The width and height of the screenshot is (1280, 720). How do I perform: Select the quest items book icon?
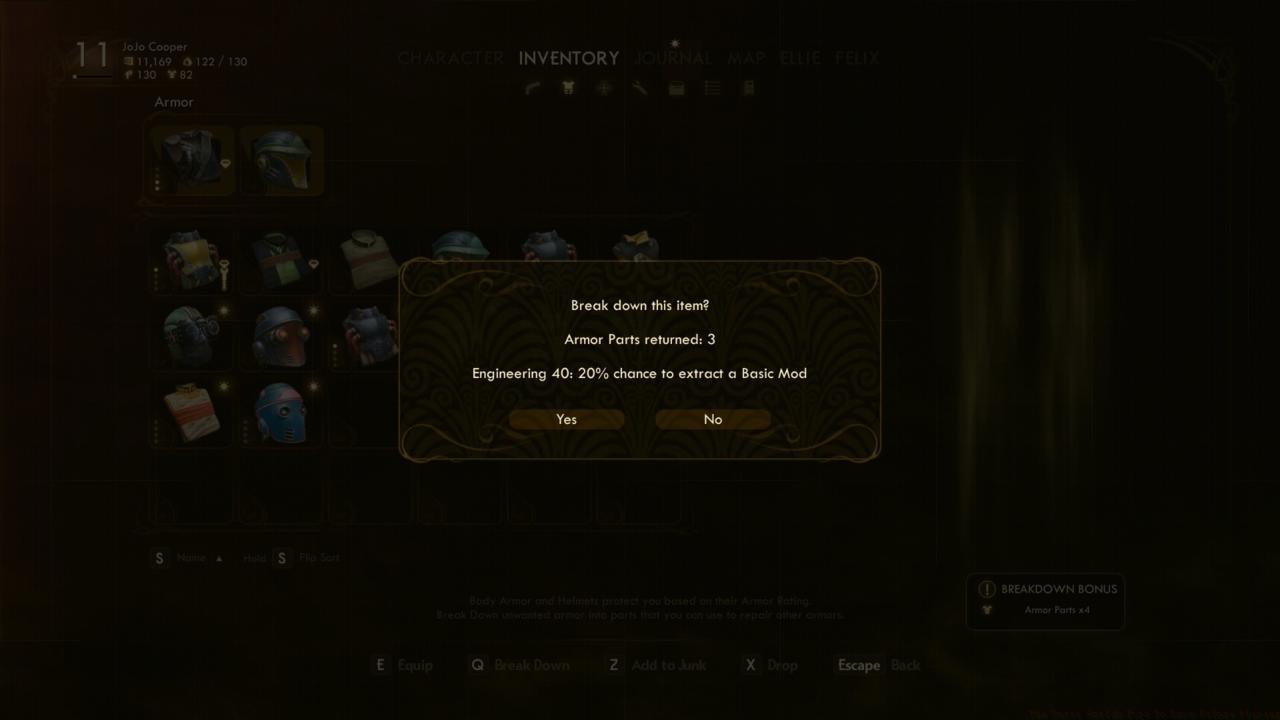(x=748, y=88)
